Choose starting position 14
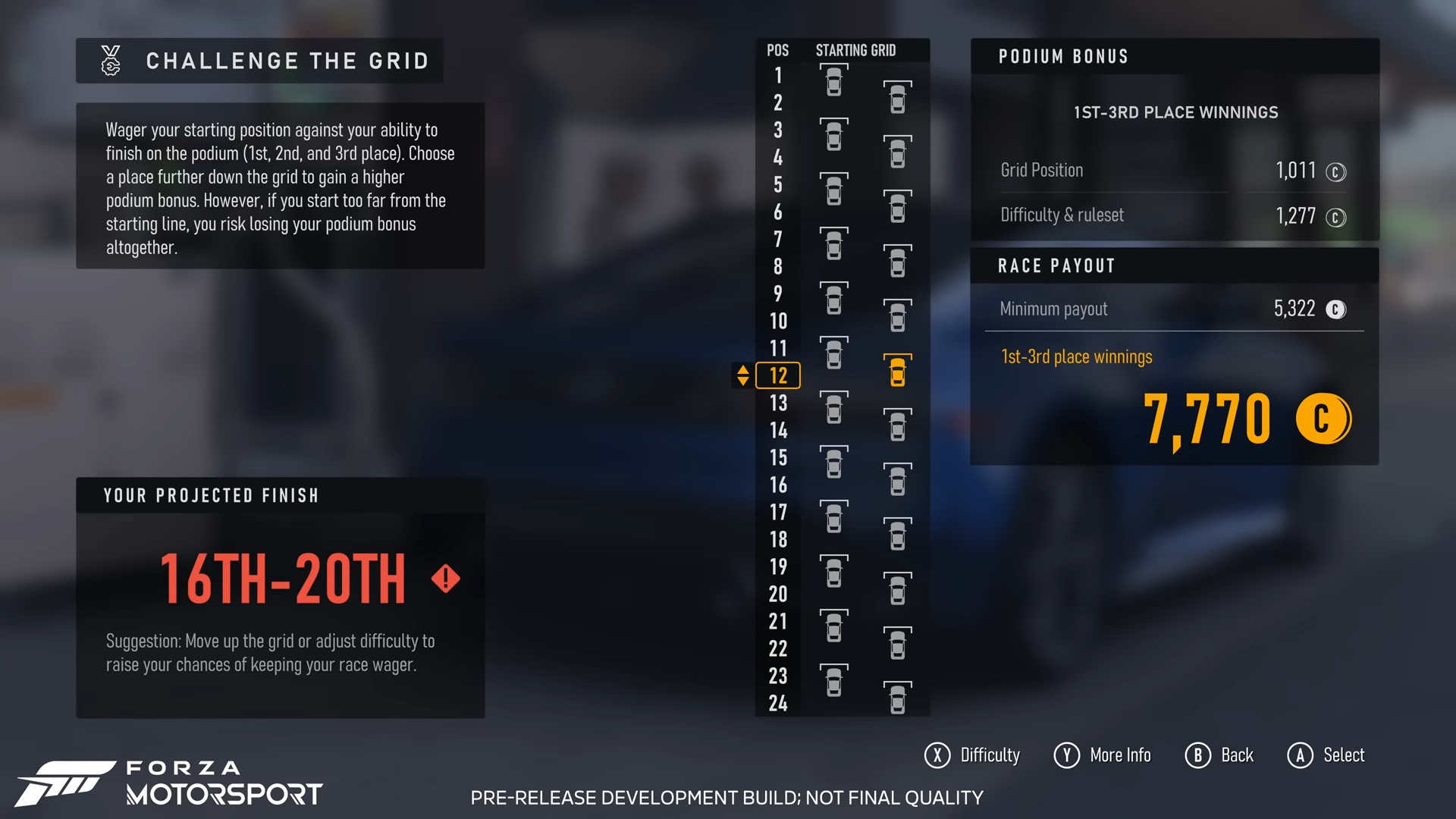This screenshot has height=819, width=1456. (x=778, y=431)
